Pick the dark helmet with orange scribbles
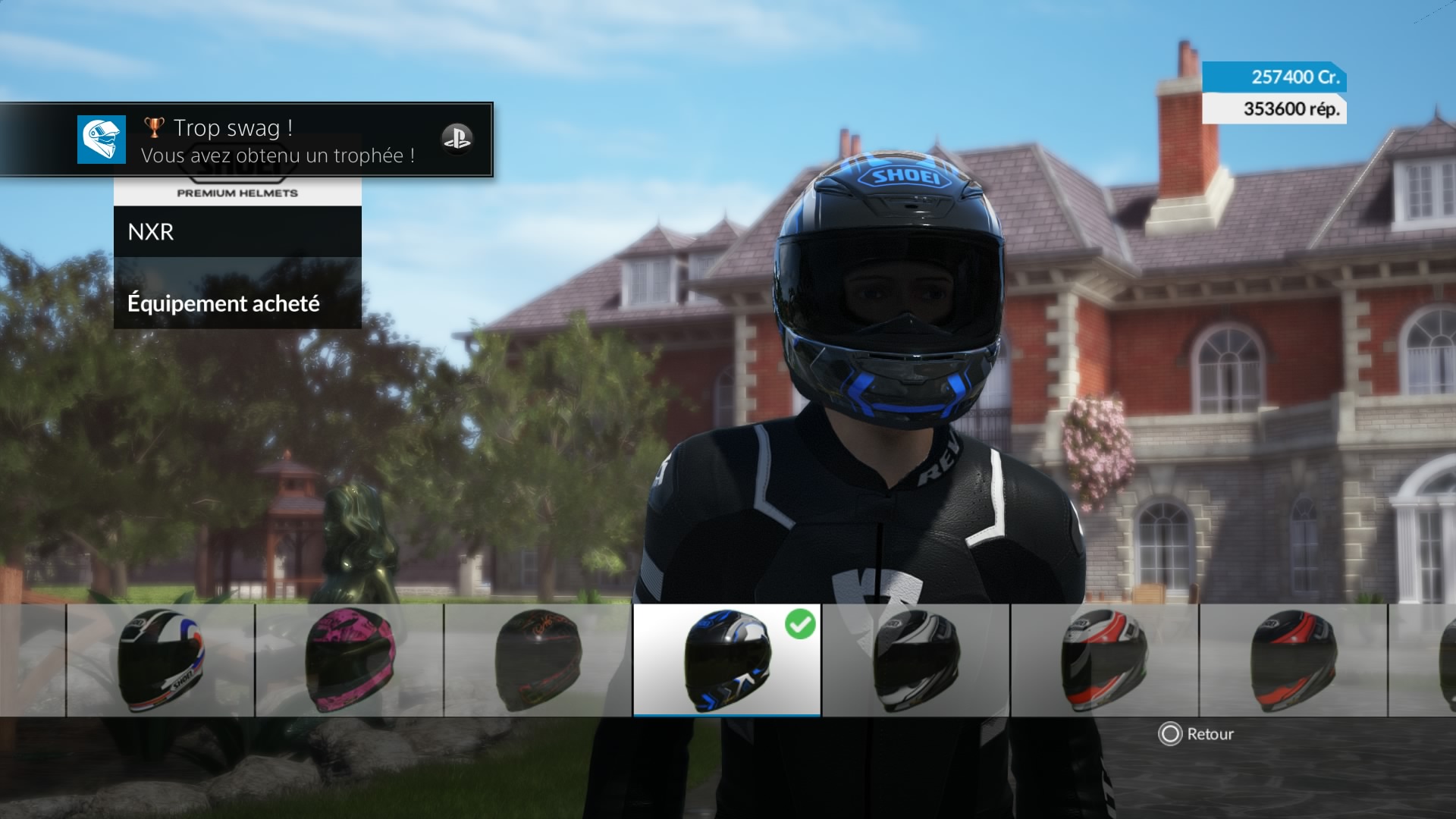This screenshot has height=819, width=1456. 538,661
